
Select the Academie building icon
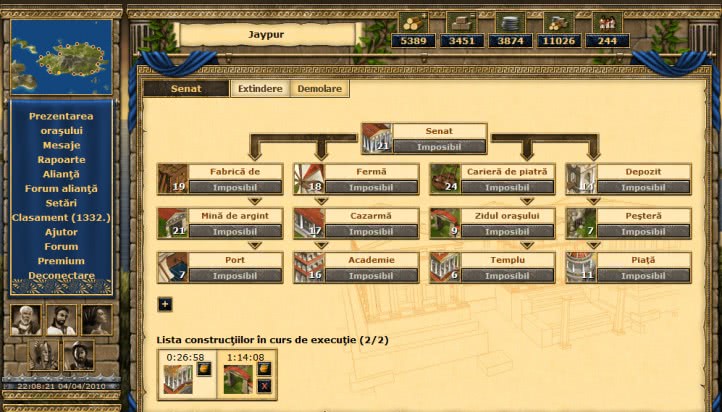tap(308, 267)
